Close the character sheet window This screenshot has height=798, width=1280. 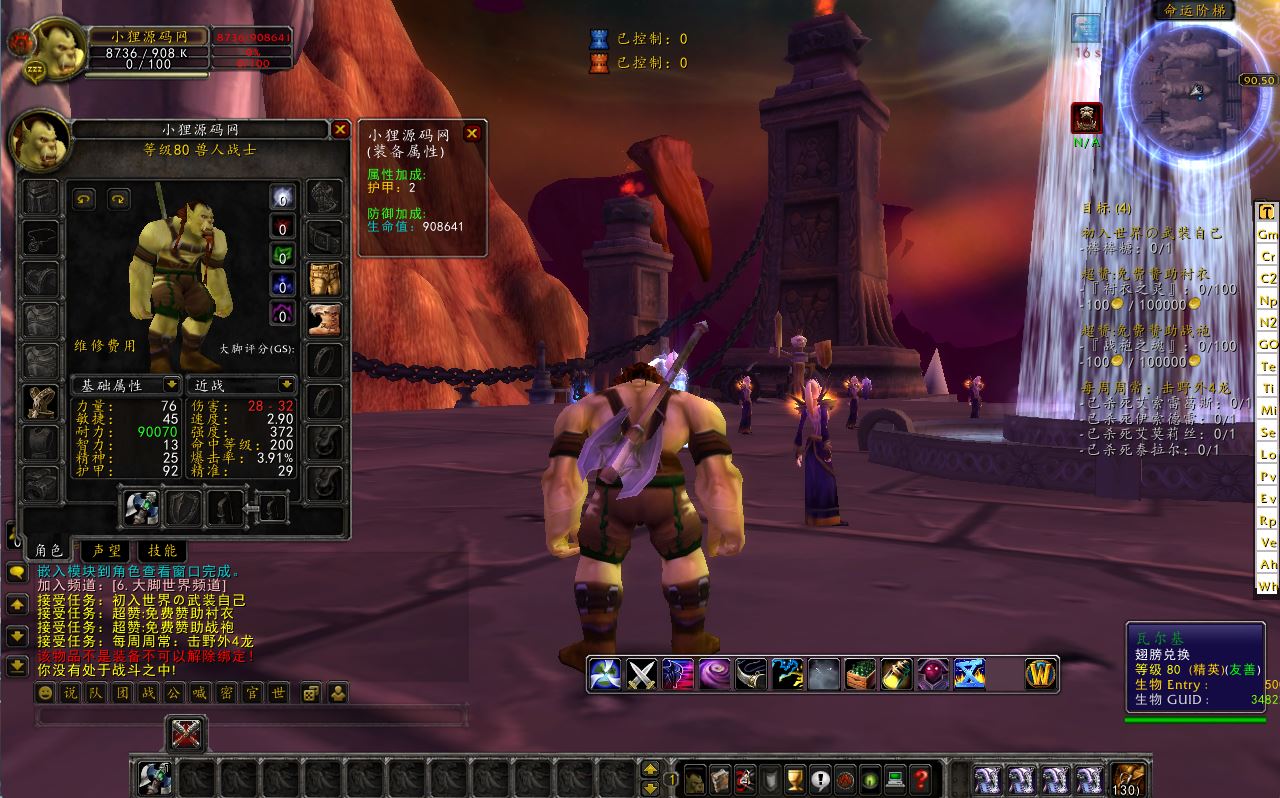tap(340, 130)
